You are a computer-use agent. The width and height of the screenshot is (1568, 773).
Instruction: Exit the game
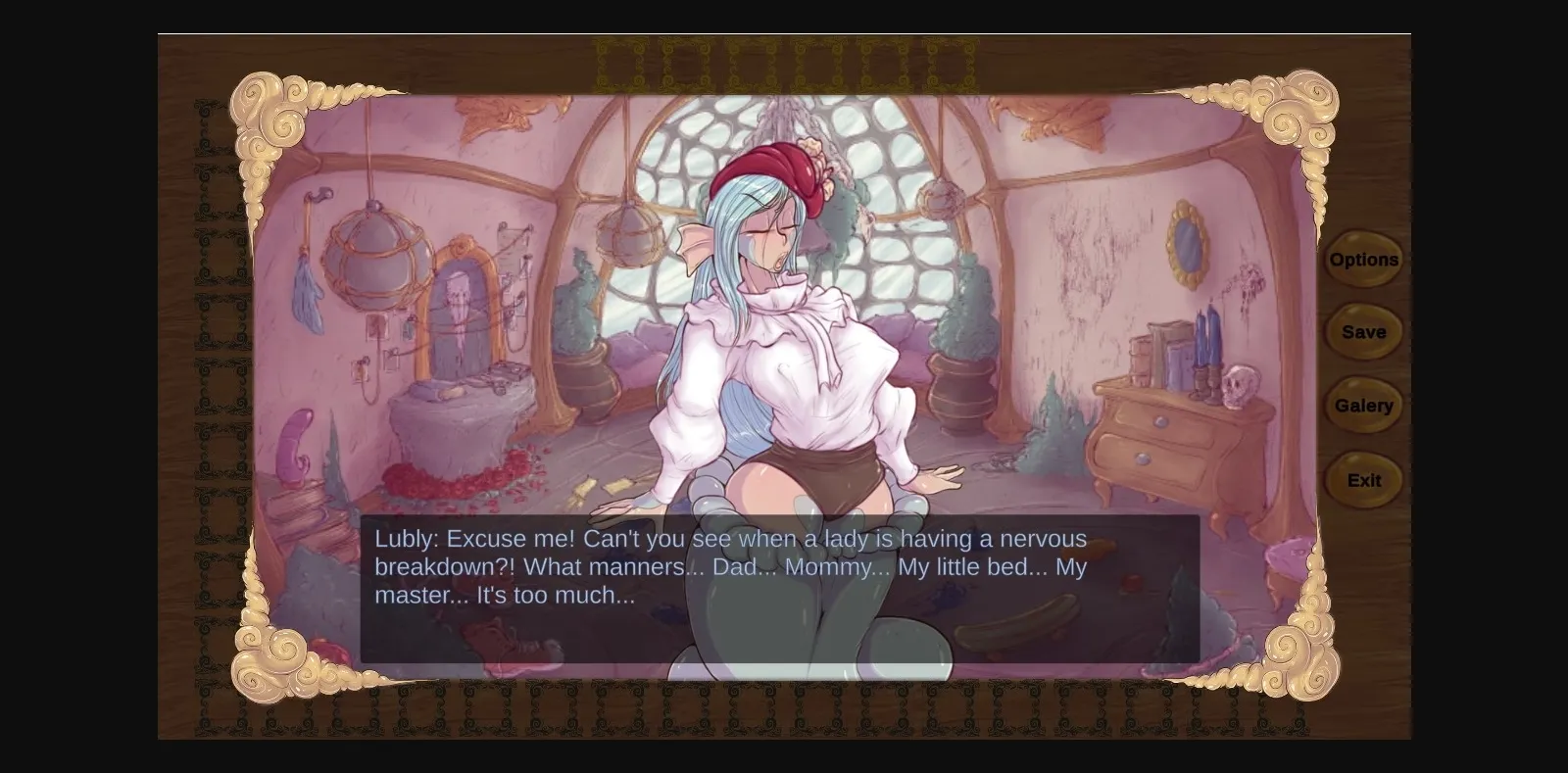point(1362,480)
